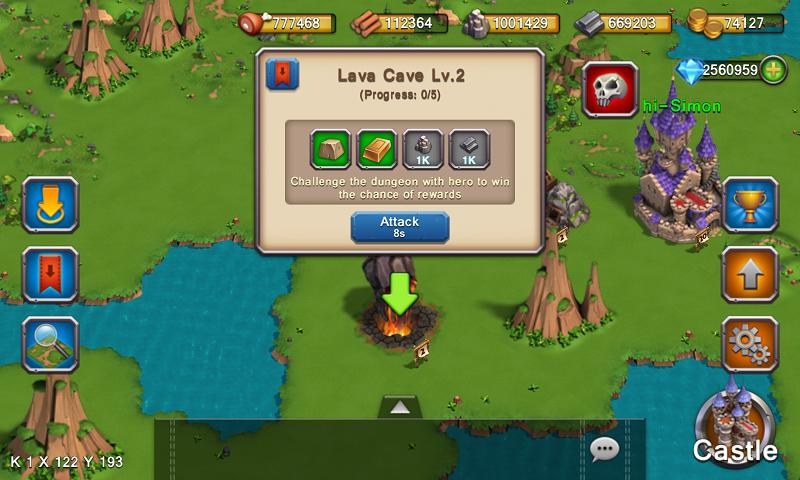Select the iron ore 1K reward icon
This screenshot has height=480, width=800.
[422, 149]
